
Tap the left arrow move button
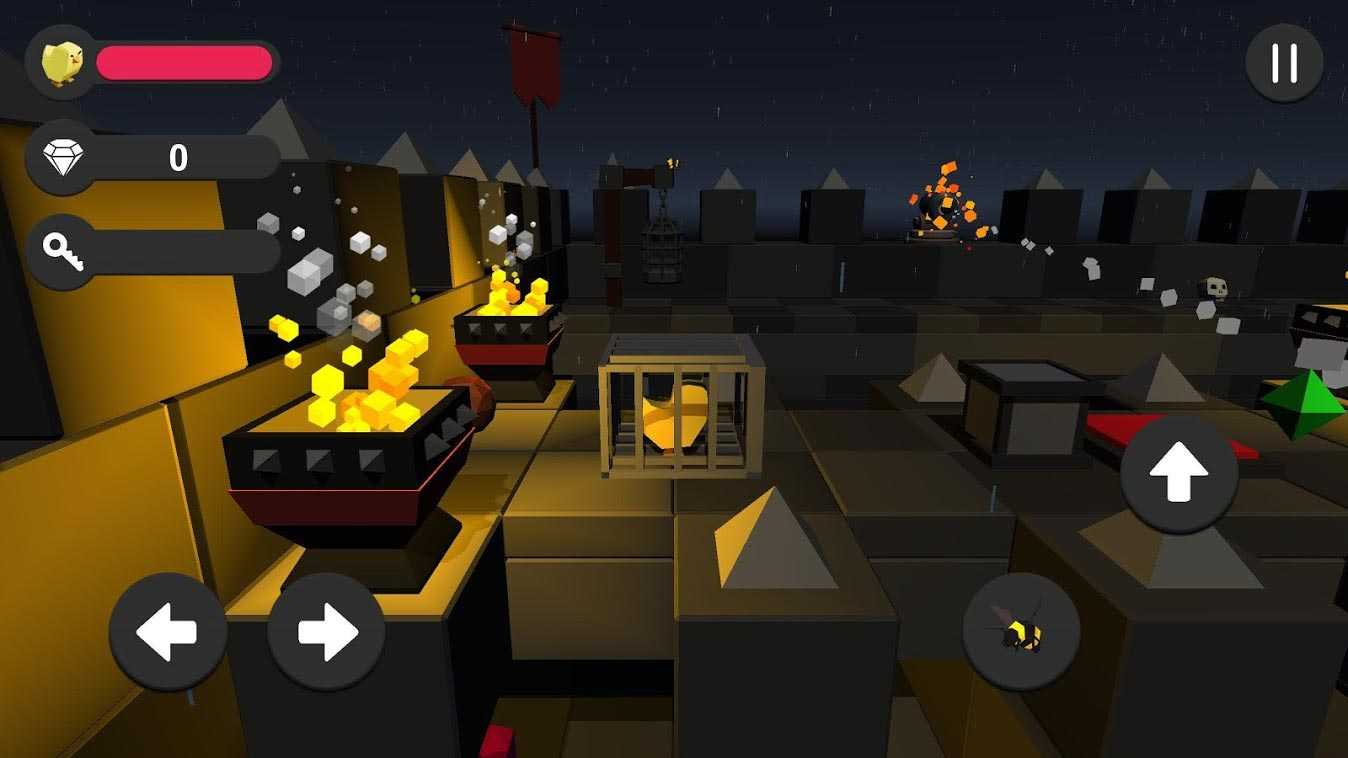[x=168, y=631]
